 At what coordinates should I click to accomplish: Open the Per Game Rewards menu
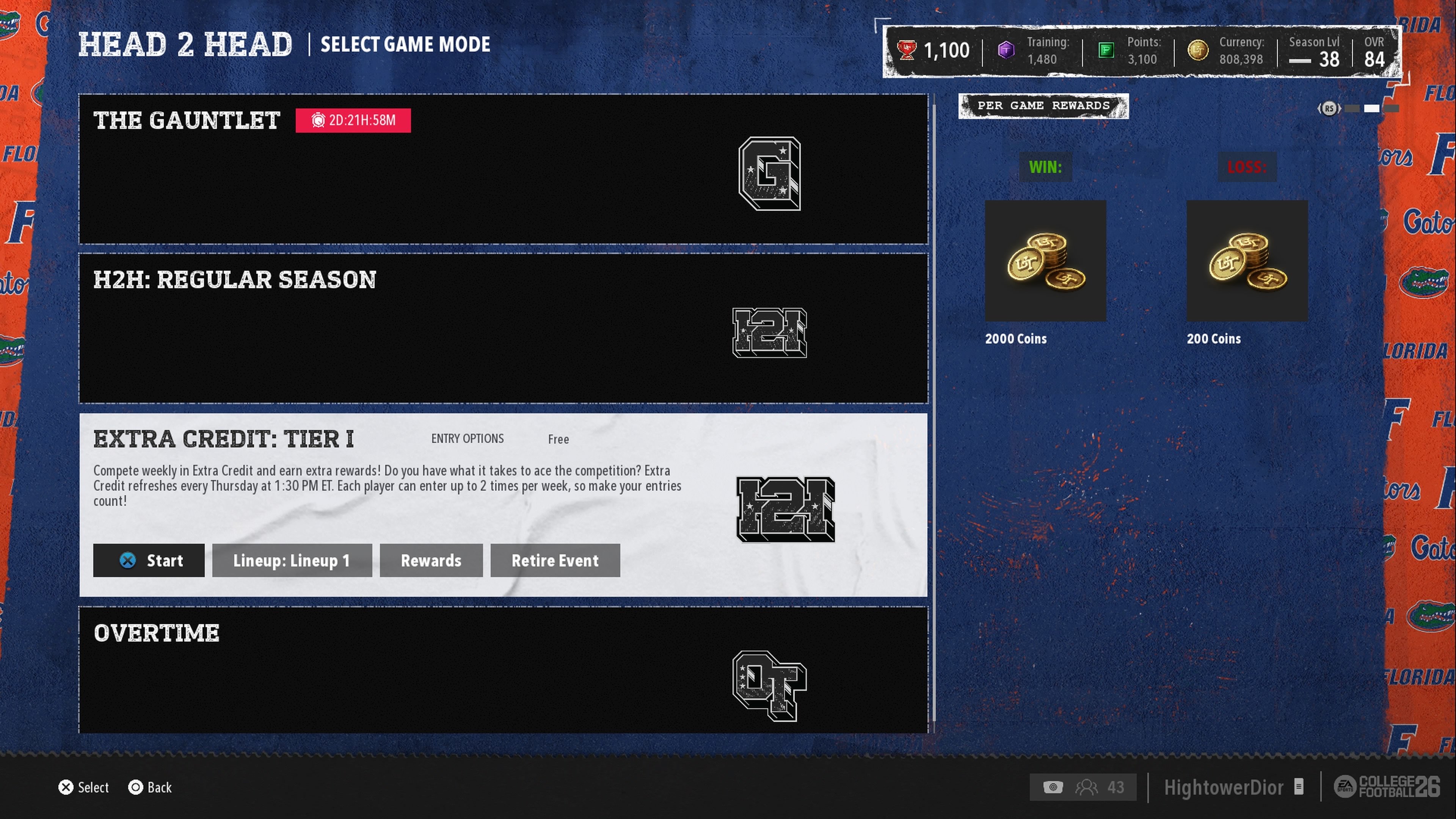point(1043,106)
